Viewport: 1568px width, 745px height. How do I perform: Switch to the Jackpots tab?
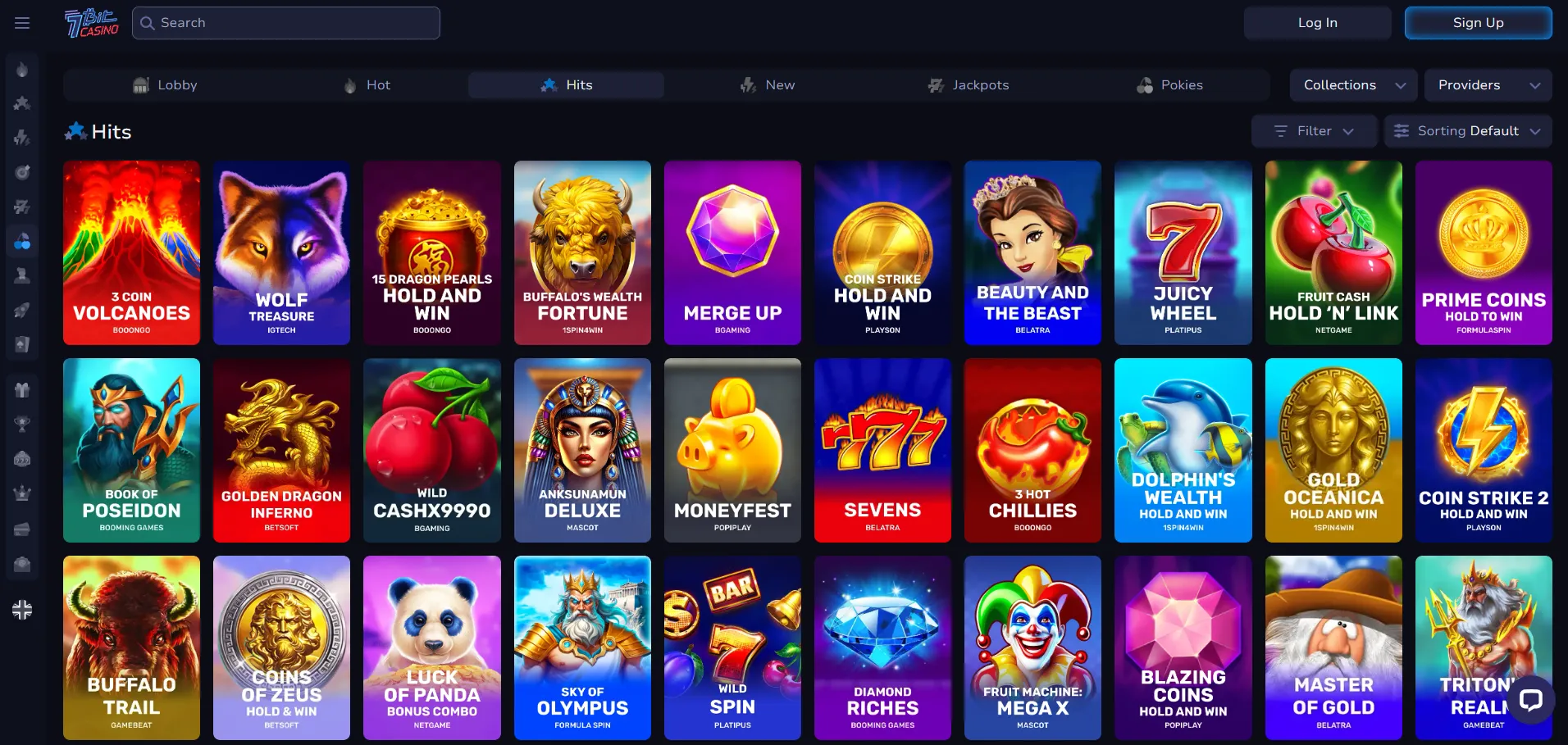pyautogui.click(x=969, y=84)
